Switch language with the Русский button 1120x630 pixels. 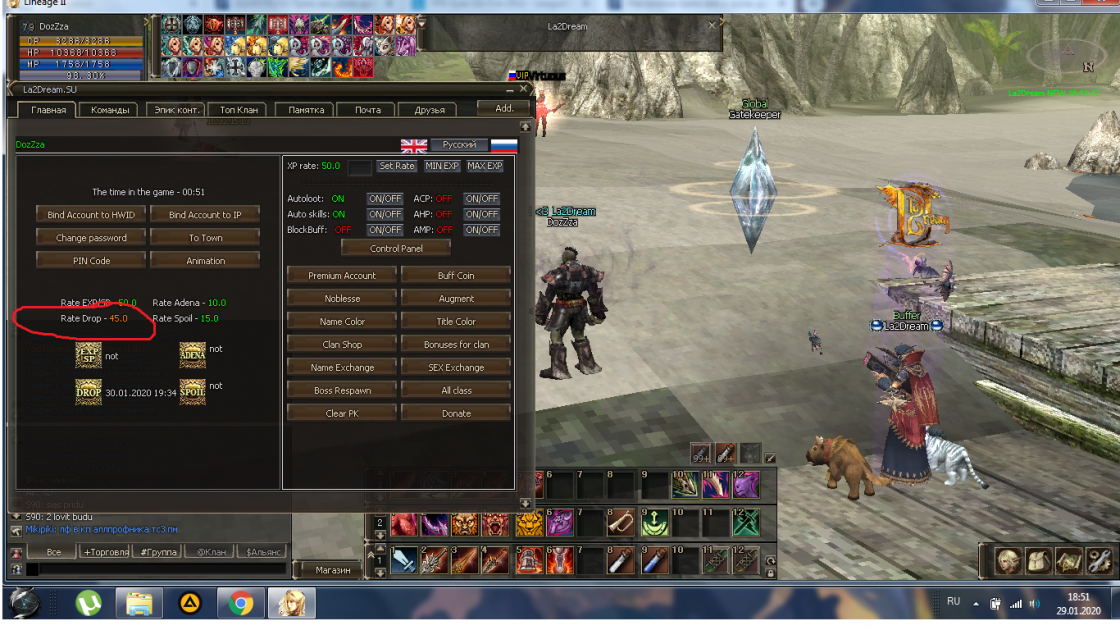pyautogui.click(x=460, y=145)
